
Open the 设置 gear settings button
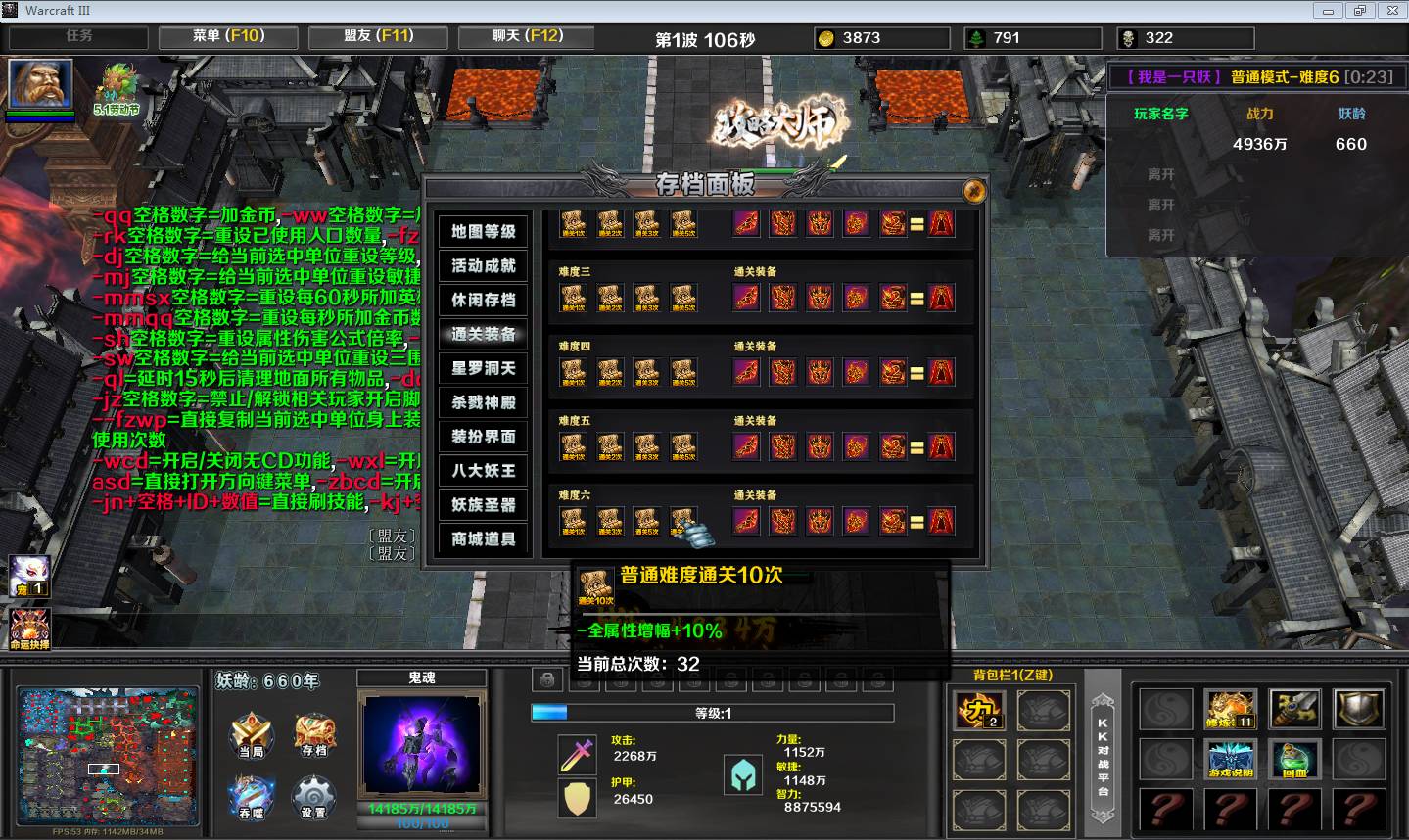pyautogui.click(x=314, y=797)
